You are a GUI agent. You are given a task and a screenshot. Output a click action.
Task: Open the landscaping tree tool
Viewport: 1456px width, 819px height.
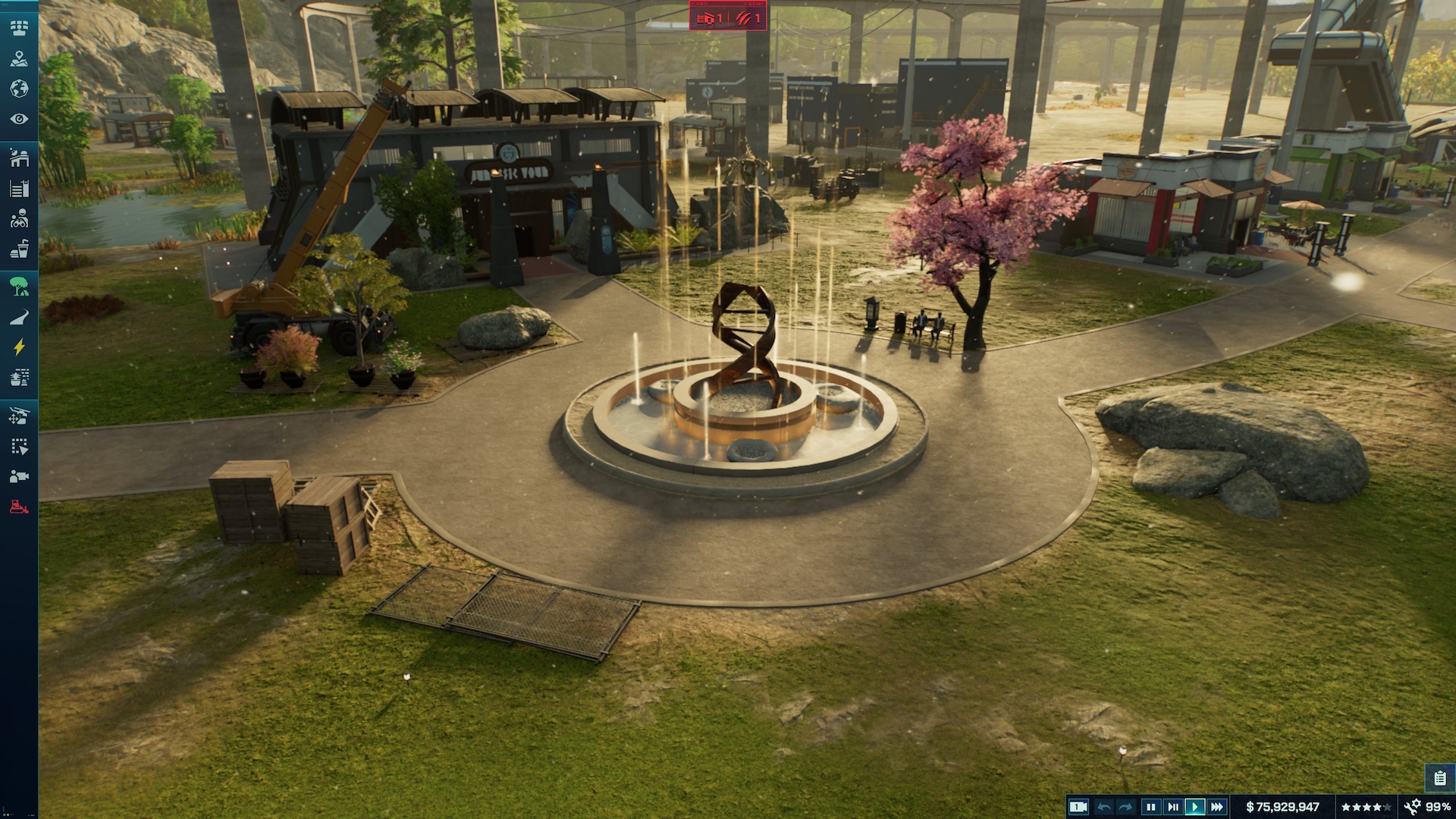(x=19, y=287)
